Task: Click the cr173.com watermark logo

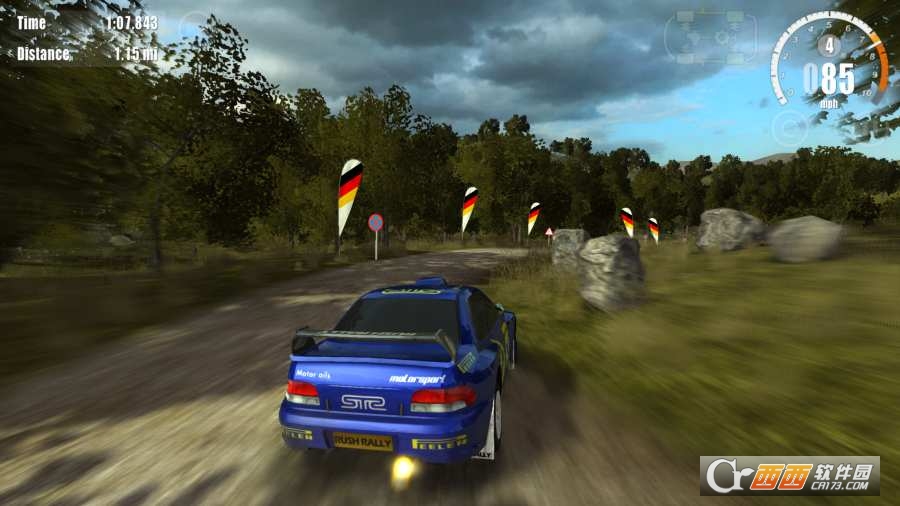Action: (x=791, y=475)
